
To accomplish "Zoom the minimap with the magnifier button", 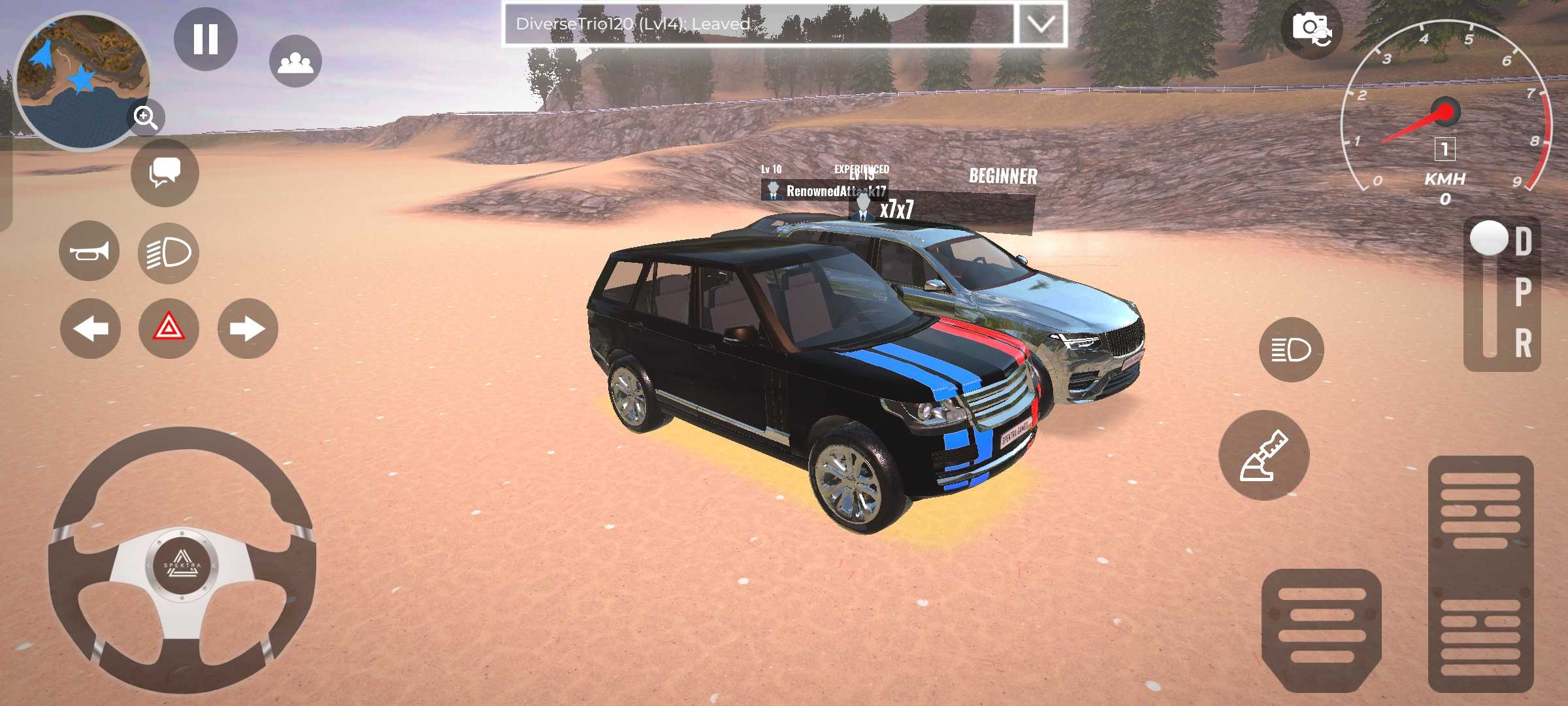I will (145, 118).
